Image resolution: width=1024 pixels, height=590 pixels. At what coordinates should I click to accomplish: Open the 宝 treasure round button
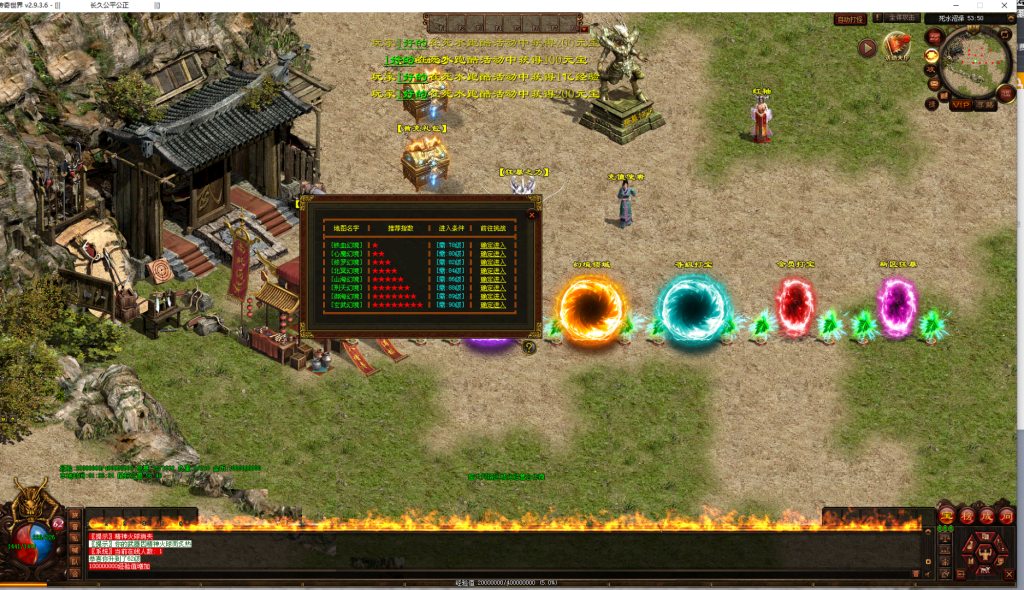(x=946, y=515)
